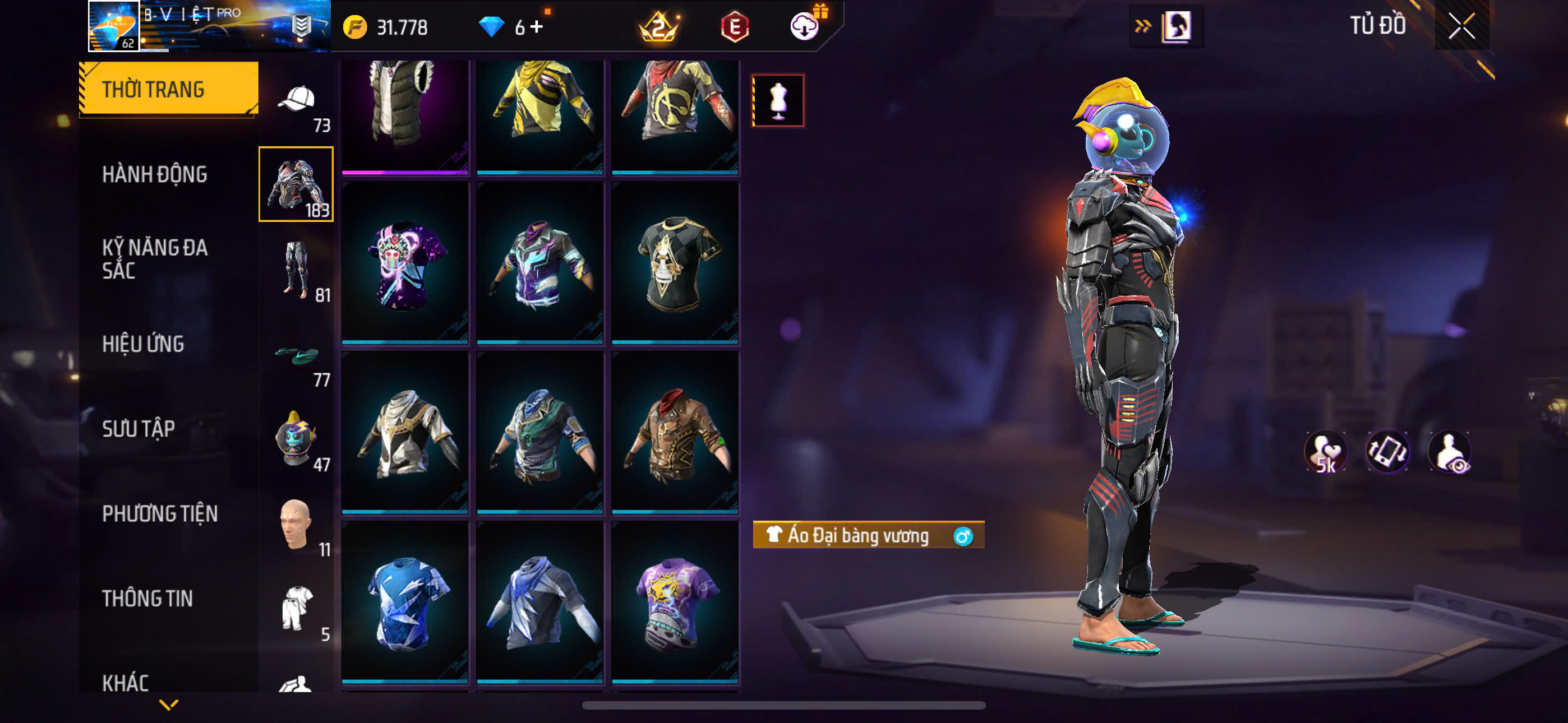This screenshot has height=723, width=1568.
Task: Open the bald head face subcategory
Action: tap(297, 525)
